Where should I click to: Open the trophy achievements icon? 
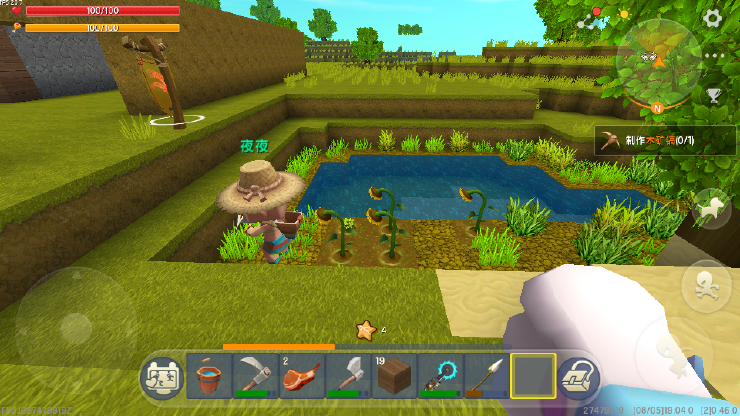click(x=713, y=95)
